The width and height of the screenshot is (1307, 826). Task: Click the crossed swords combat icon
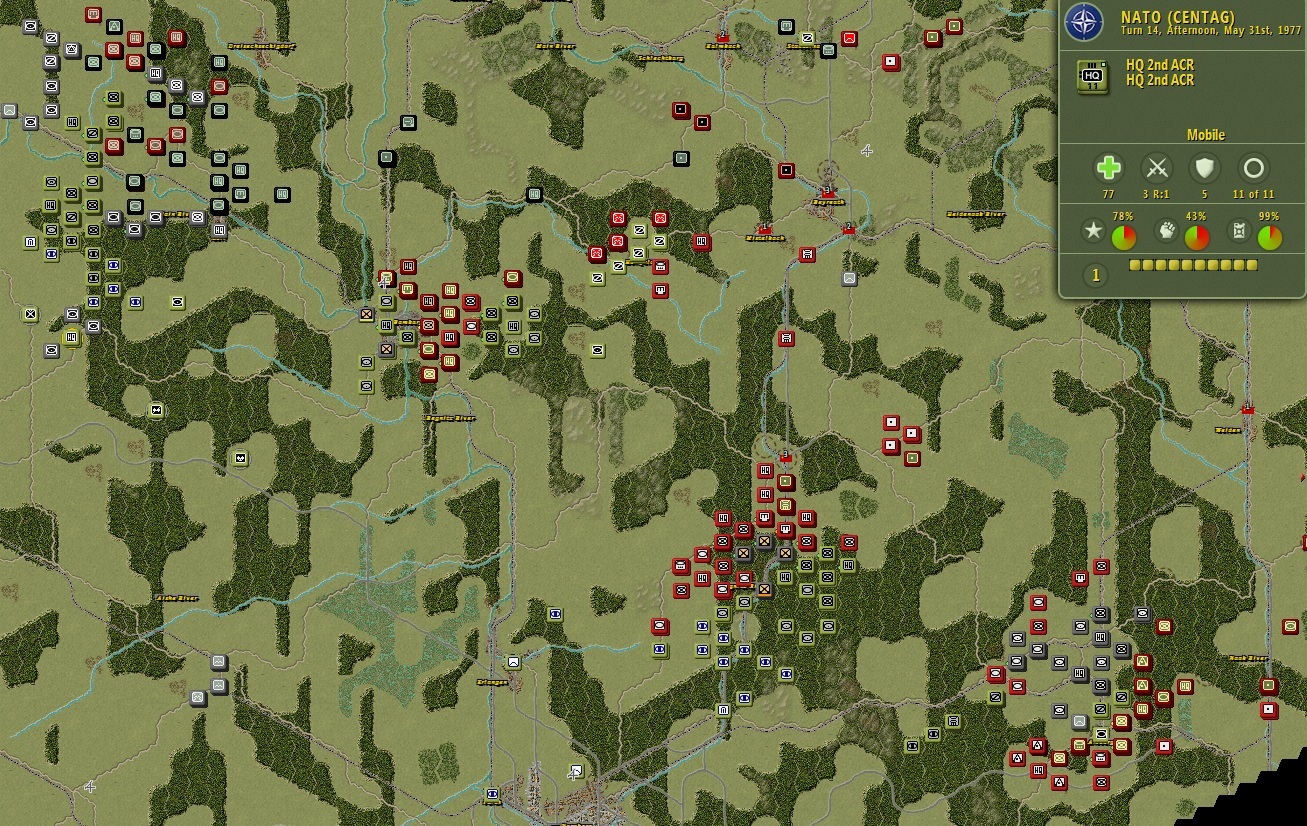(1155, 166)
